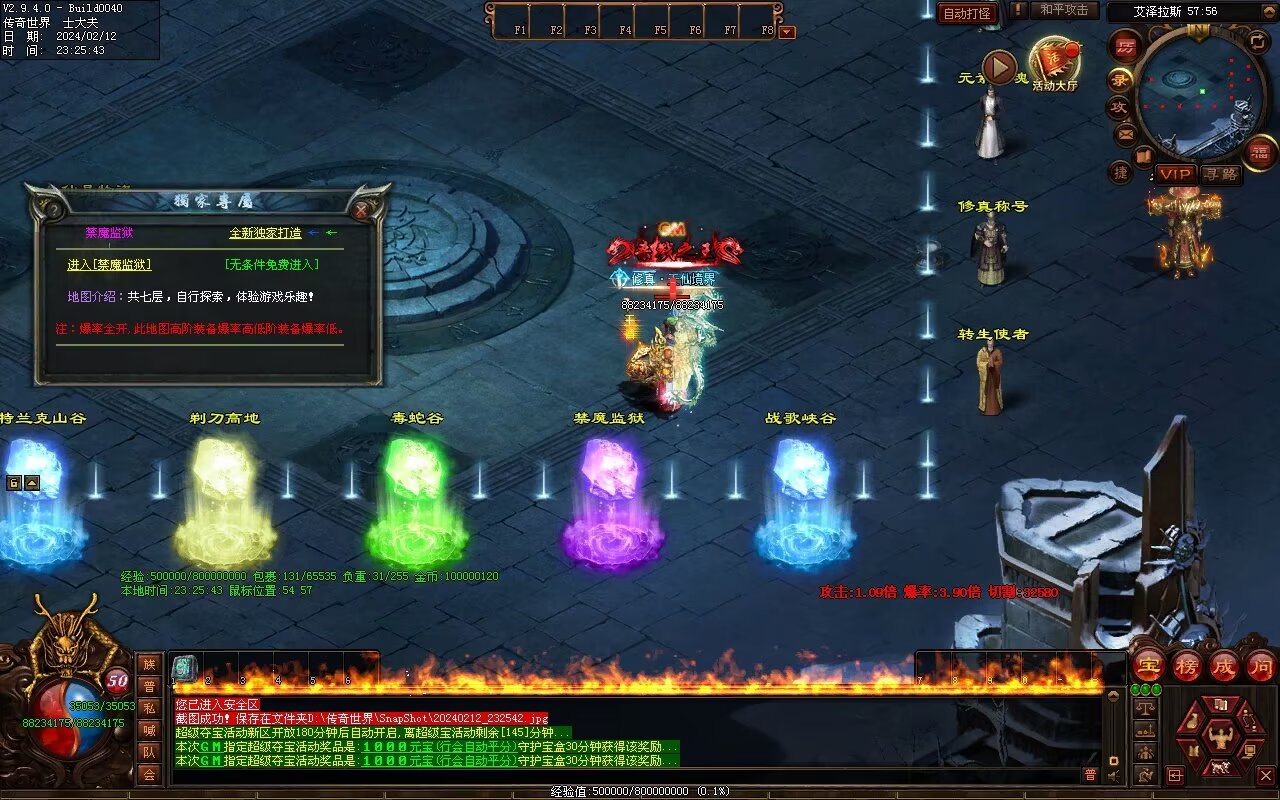
Task: Expand the F-key skill bar dropdown arrow
Action: (787, 31)
